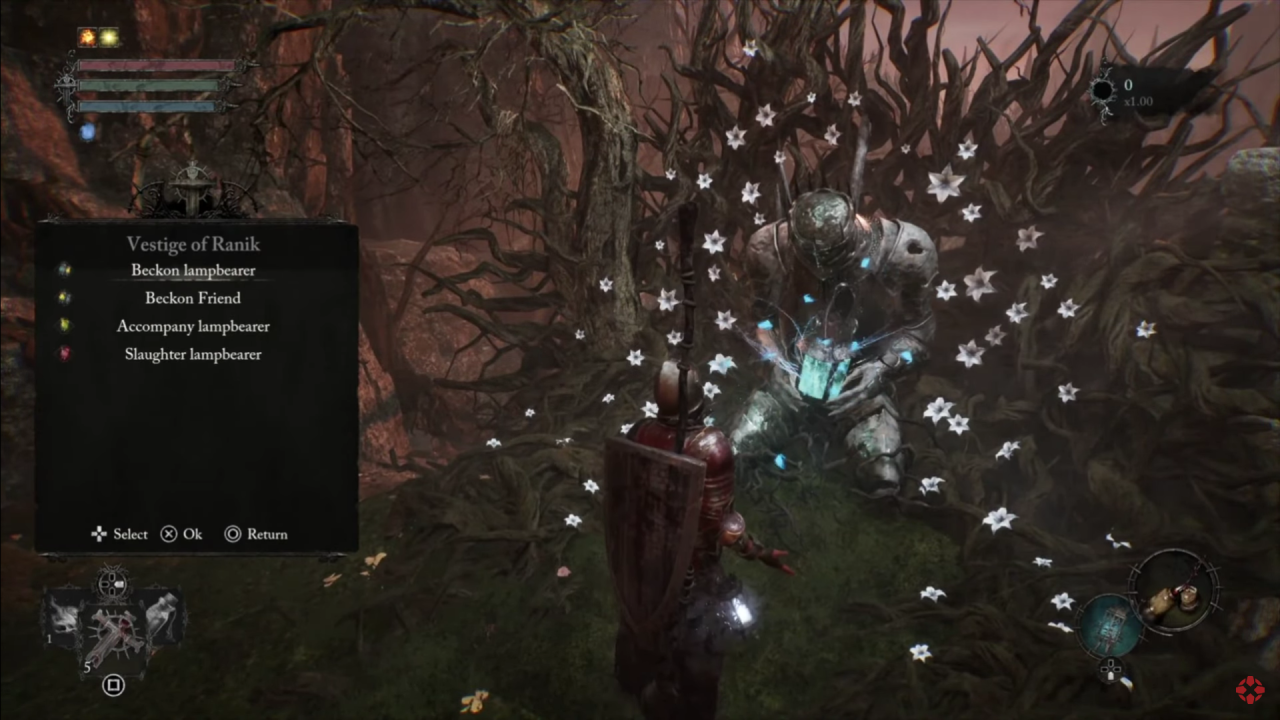
Task: Click the red Slaughter lampbearer effigy icon
Action: coord(65,354)
